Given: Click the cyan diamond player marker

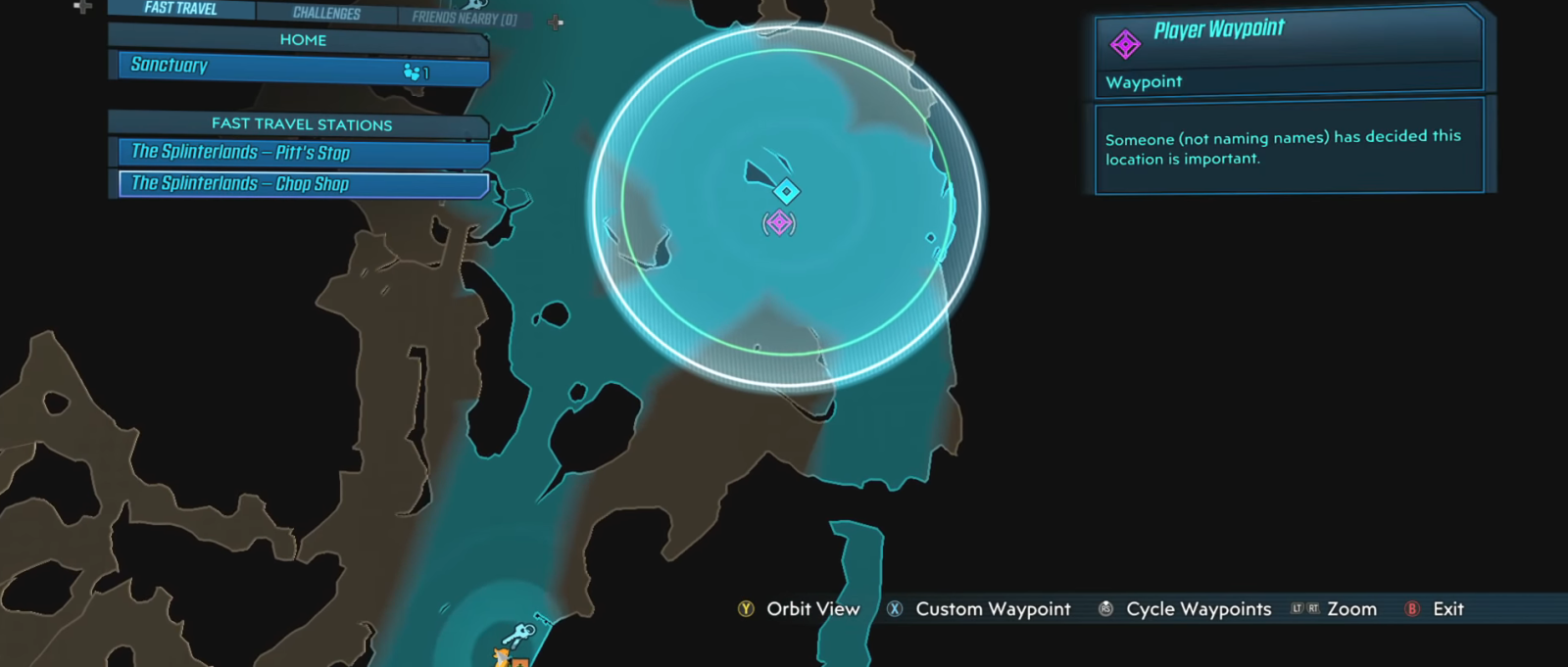Looking at the screenshot, I should [786, 191].
